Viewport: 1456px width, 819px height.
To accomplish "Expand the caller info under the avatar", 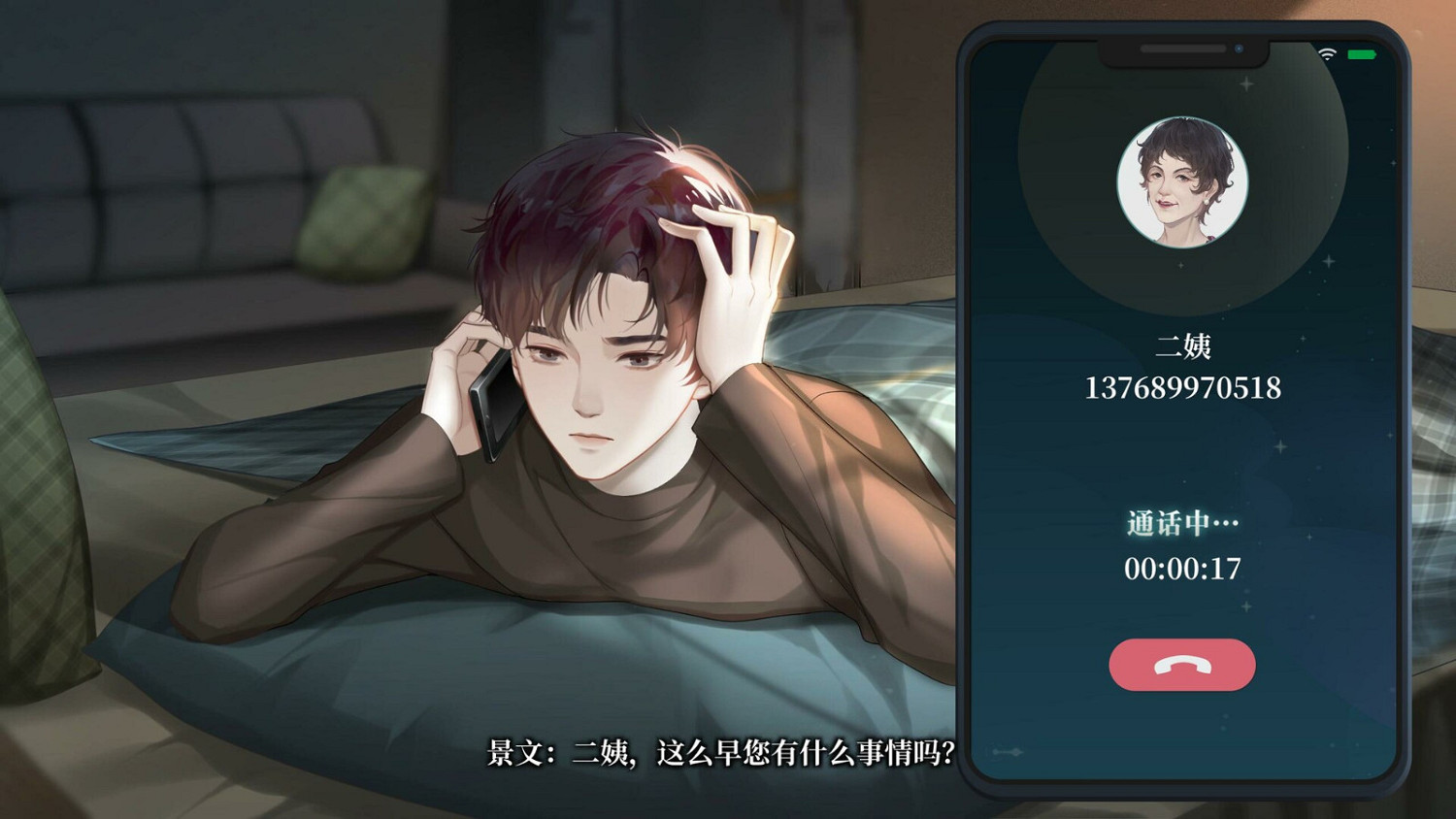I will pyautogui.click(x=1181, y=369).
